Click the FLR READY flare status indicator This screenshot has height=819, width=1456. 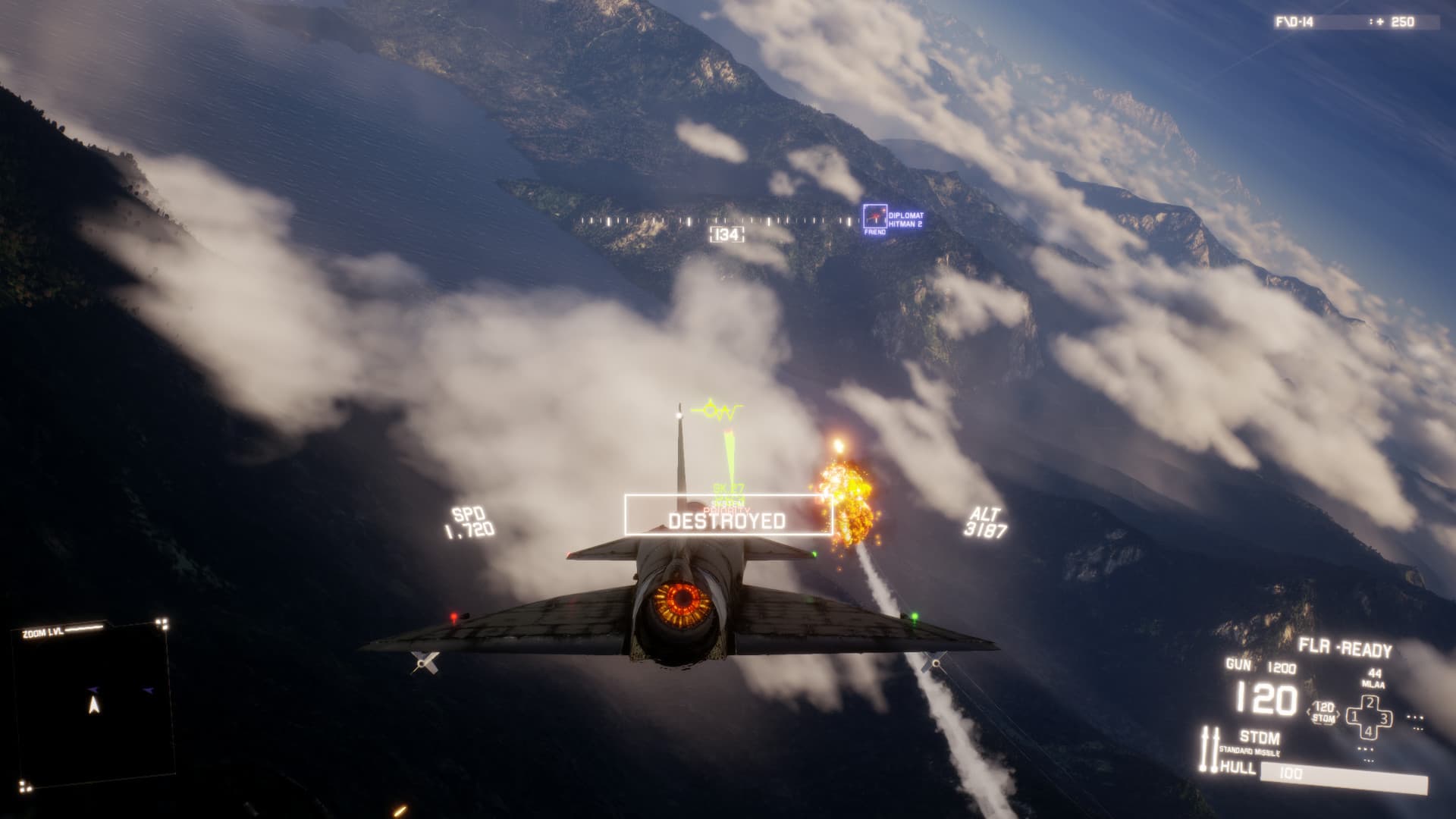[x=1344, y=646]
